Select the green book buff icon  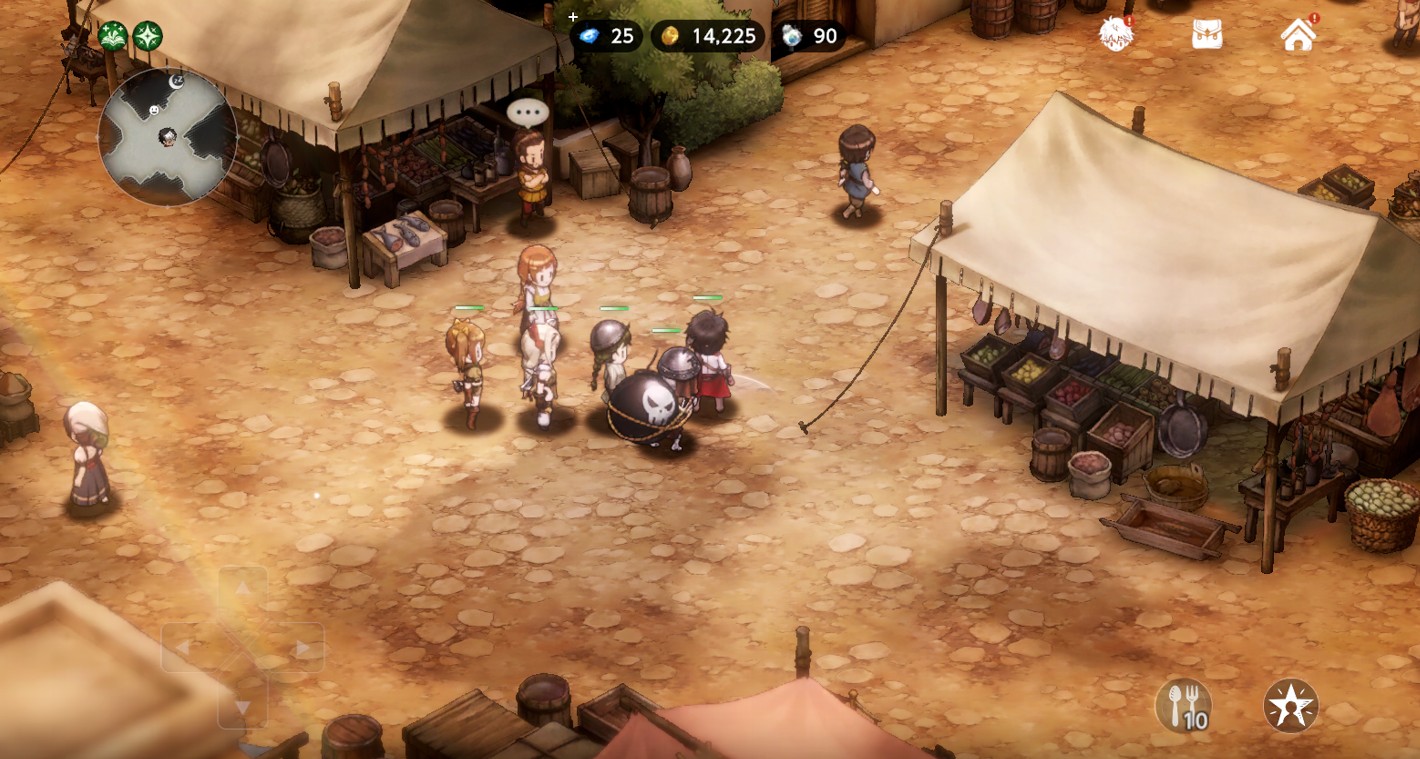tap(113, 37)
